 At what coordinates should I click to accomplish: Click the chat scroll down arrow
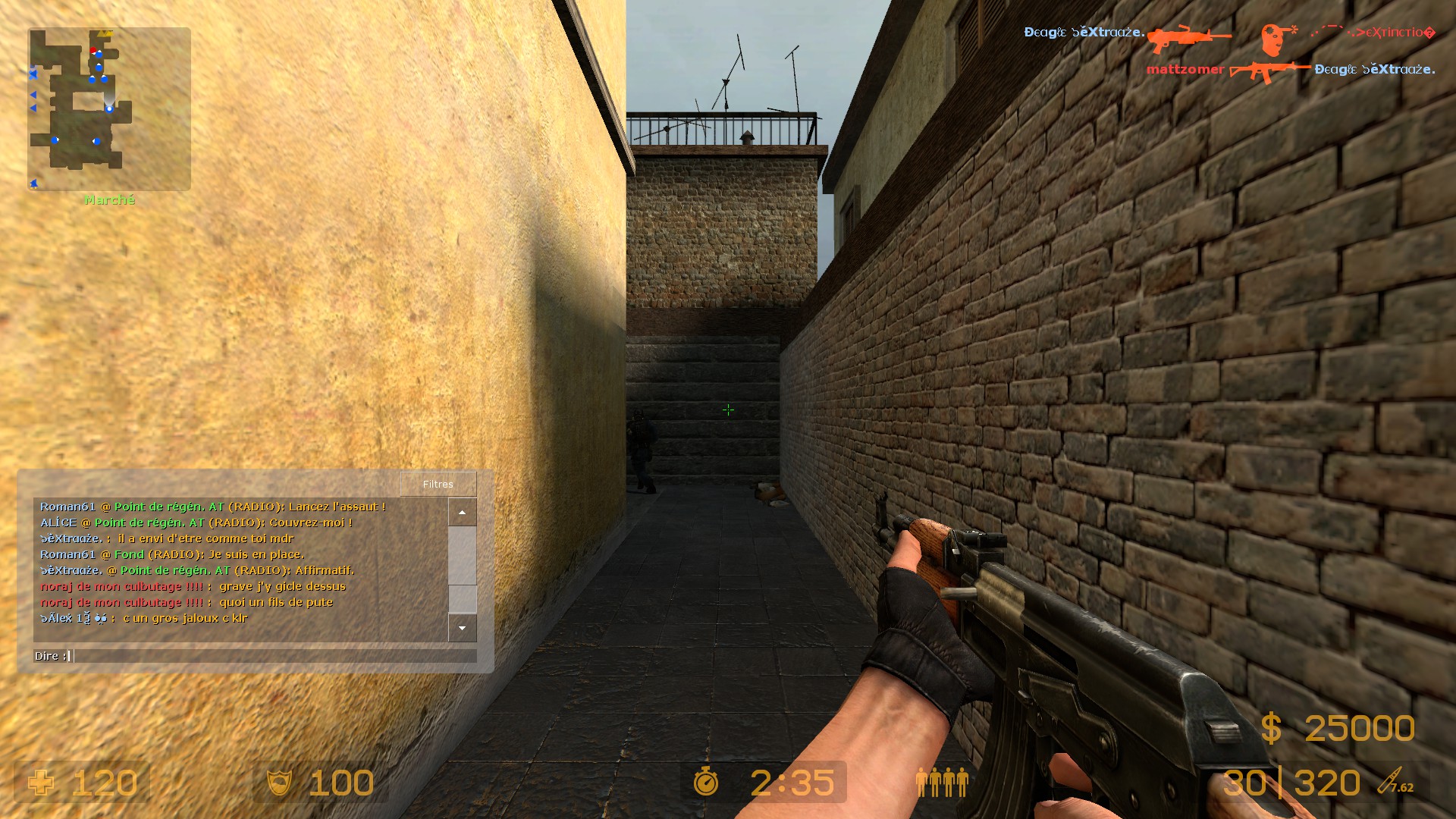(x=462, y=628)
